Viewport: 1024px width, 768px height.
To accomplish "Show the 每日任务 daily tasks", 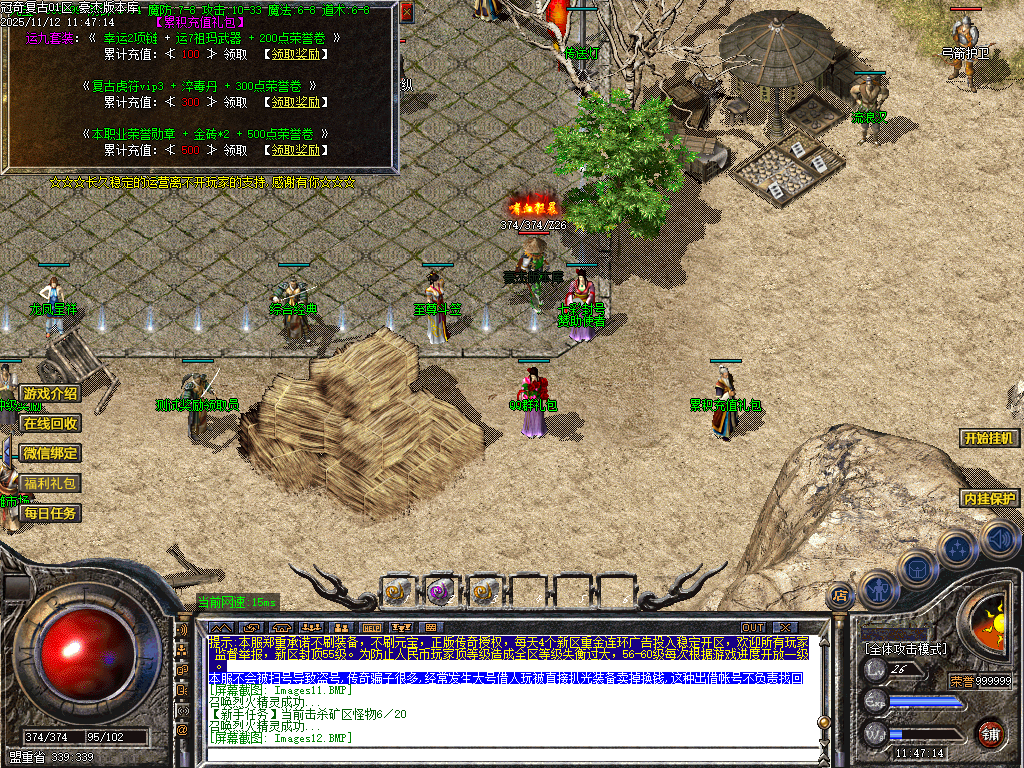I will click(x=51, y=514).
